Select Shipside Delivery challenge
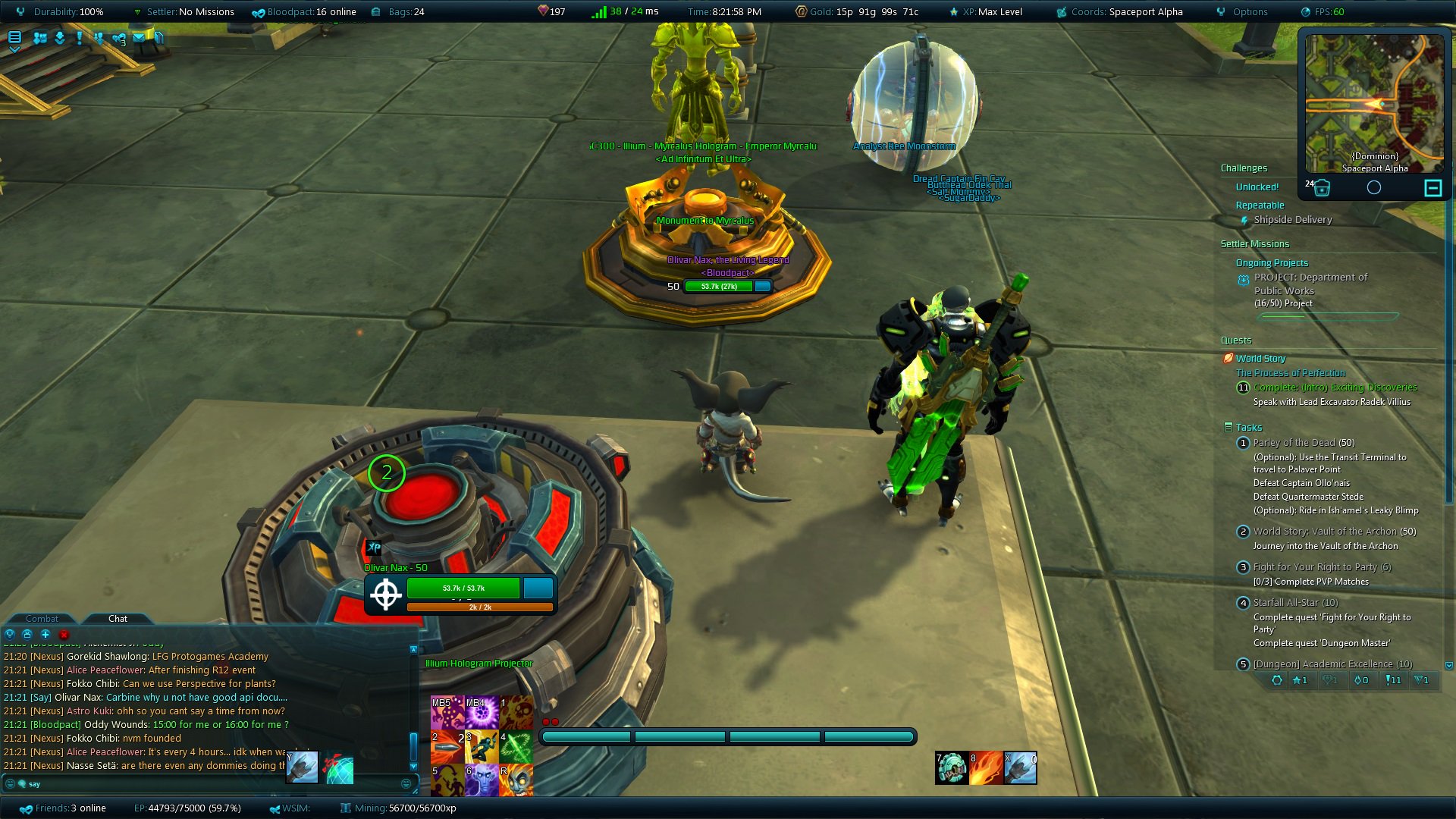Screen dimensions: 1456x819 [x=1292, y=220]
